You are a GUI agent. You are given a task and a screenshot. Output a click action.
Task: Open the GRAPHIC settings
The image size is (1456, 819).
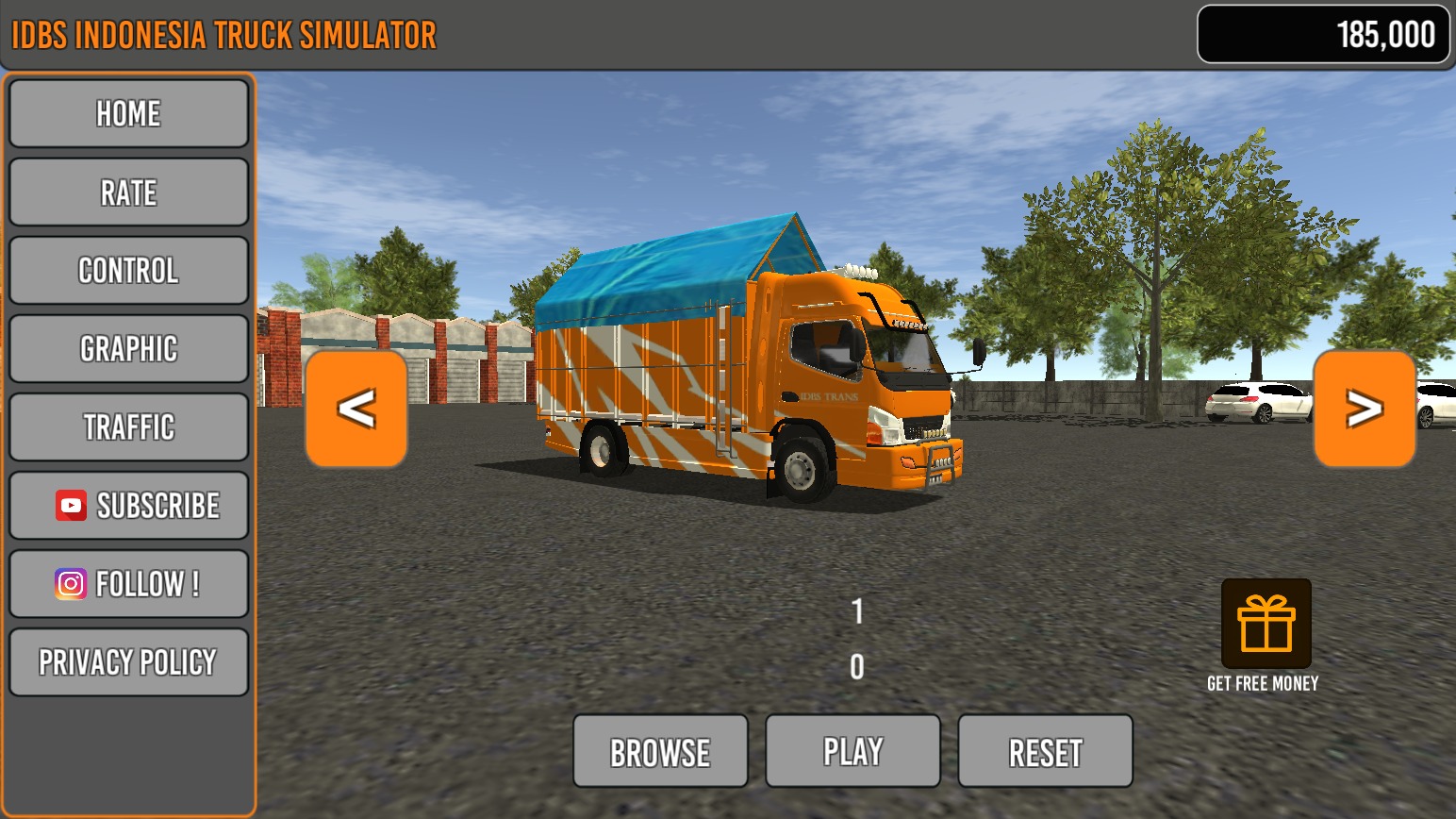128,349
